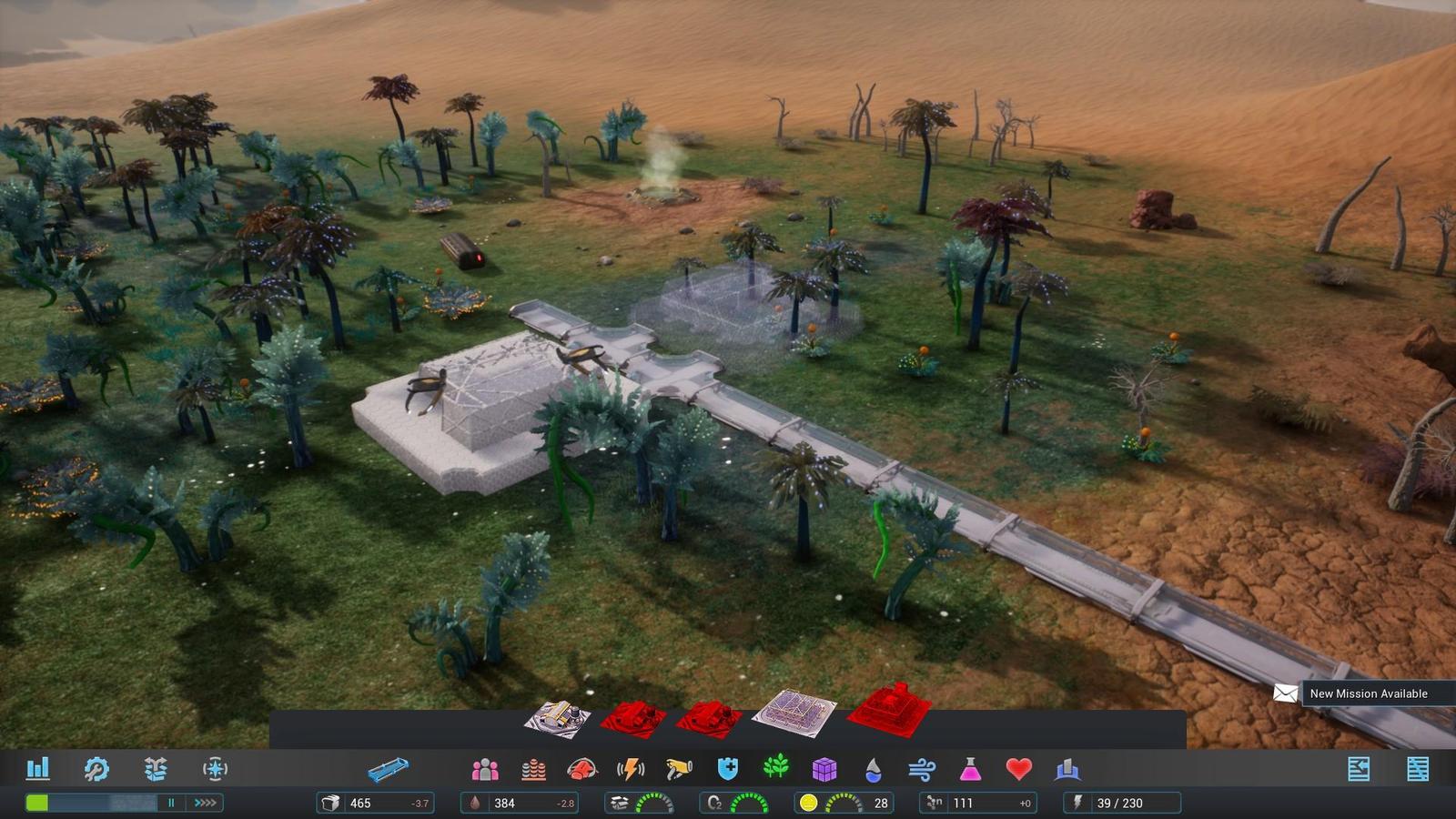
Task: Select the green plants farming category
Action: pyautogui.click(x=775, y=769)
